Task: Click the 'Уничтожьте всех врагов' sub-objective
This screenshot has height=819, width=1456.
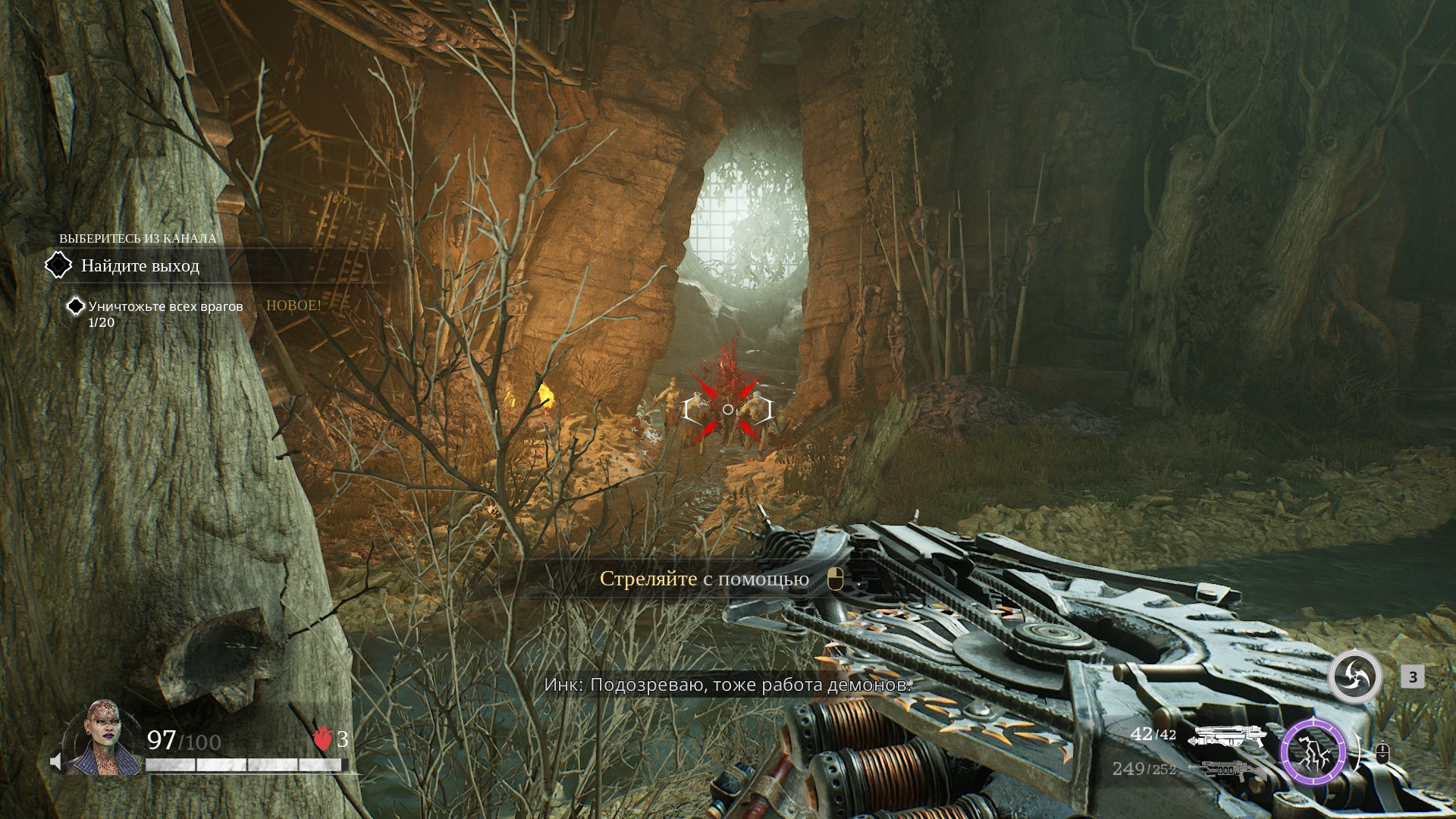Action: [165, 307]
